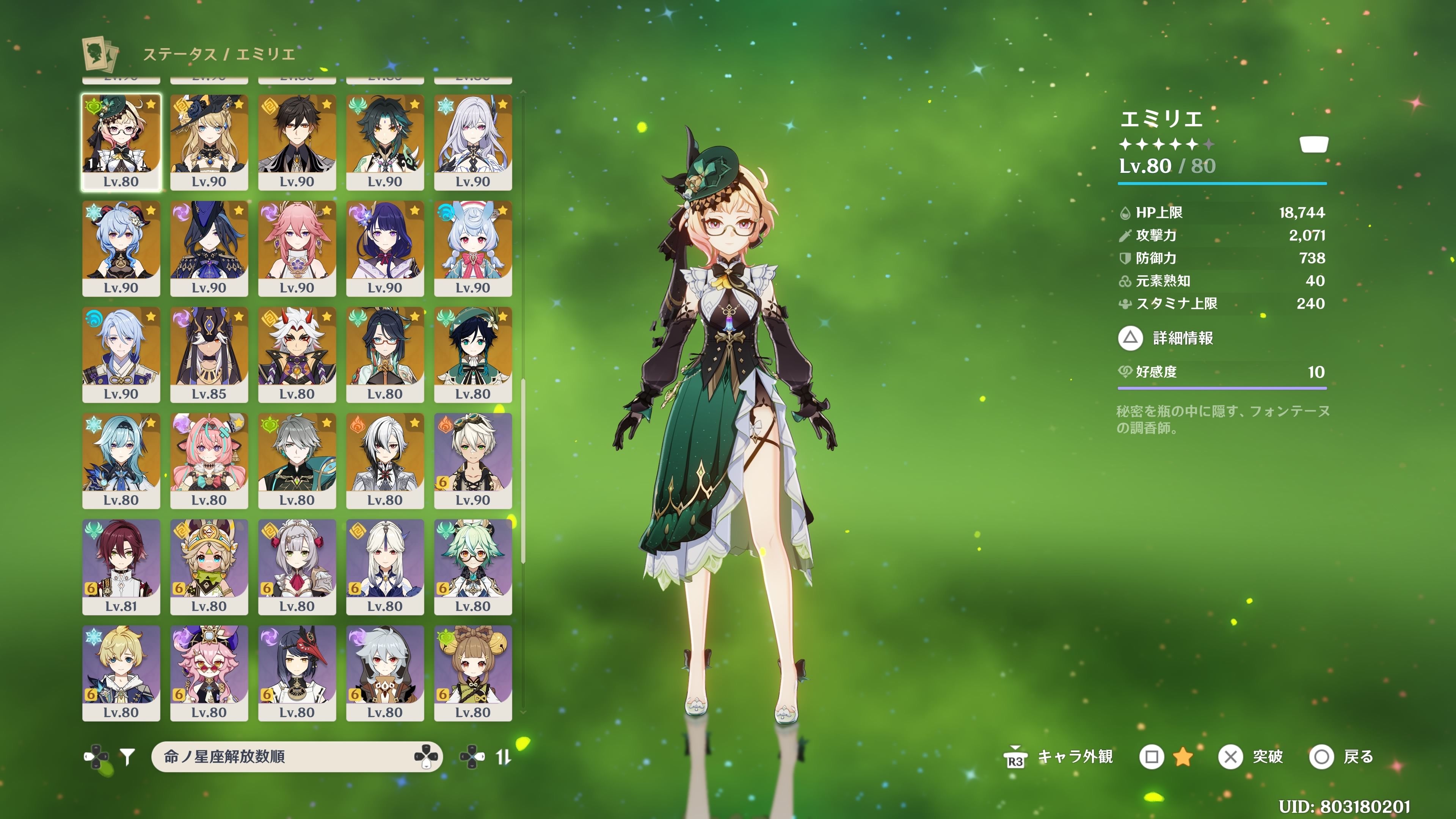This screenshot has height=819, width=1456.
Task: Choose Navia from the character list
Action: pyautogui.click(x=209, y=142)
